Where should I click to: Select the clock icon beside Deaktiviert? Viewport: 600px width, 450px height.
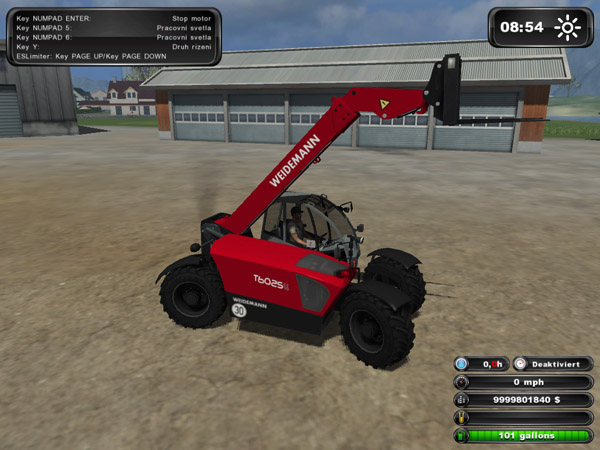[520, 364]
